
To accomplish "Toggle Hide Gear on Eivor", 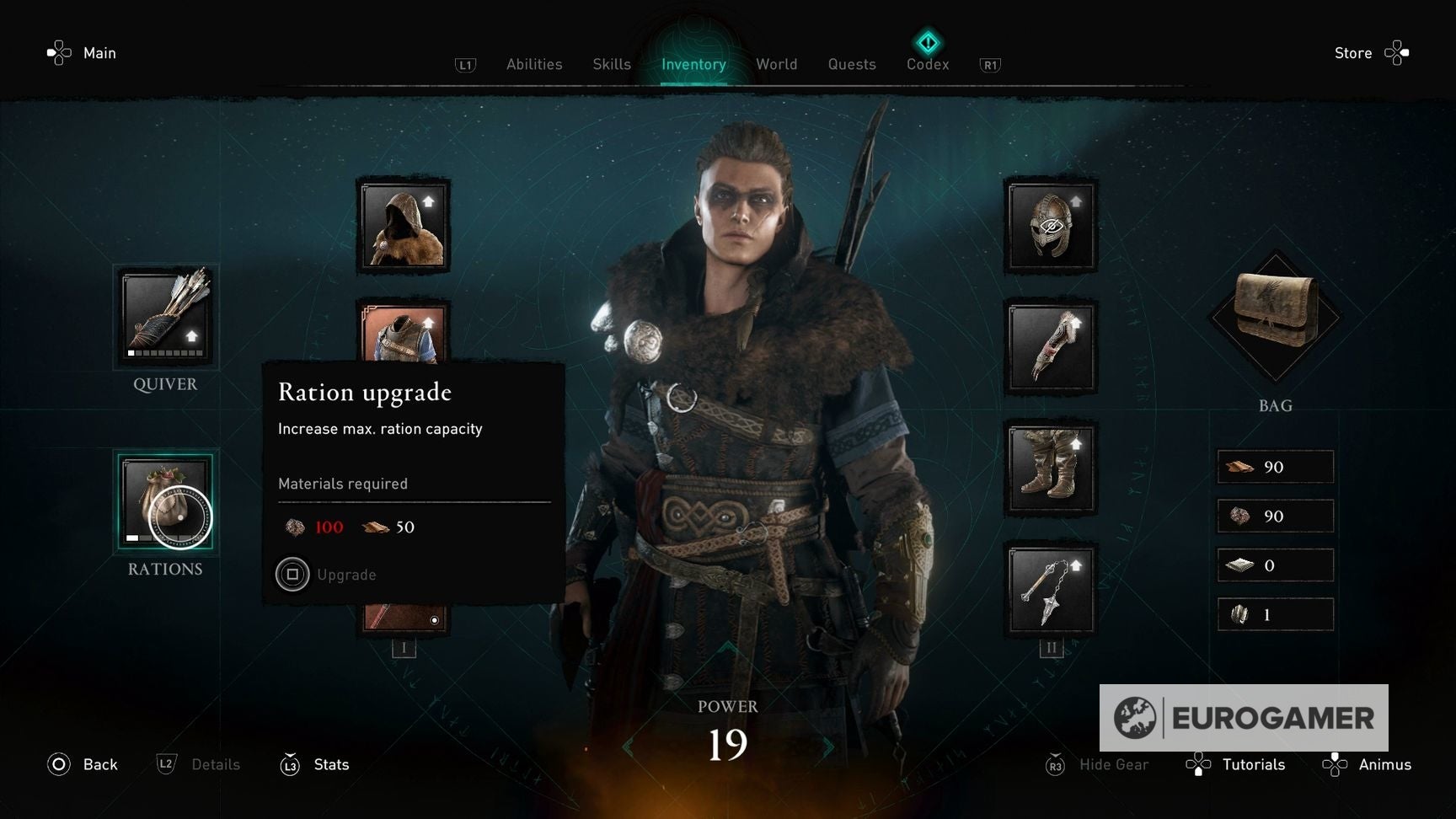I will pos(1095,765).
